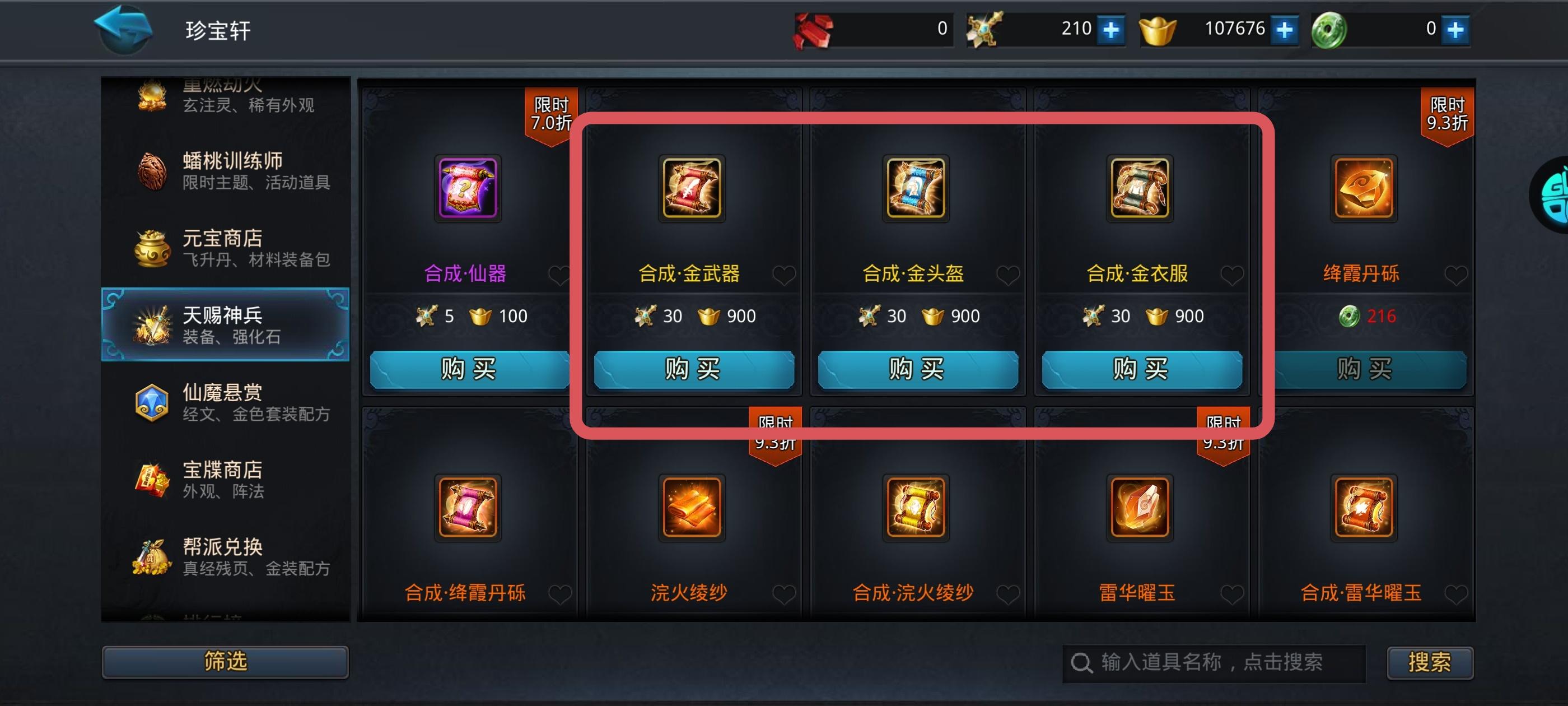Open the 合成·金武器 scroll icon
The width and height of the screenshot is (1568, 706).
(x=693, y=189)
